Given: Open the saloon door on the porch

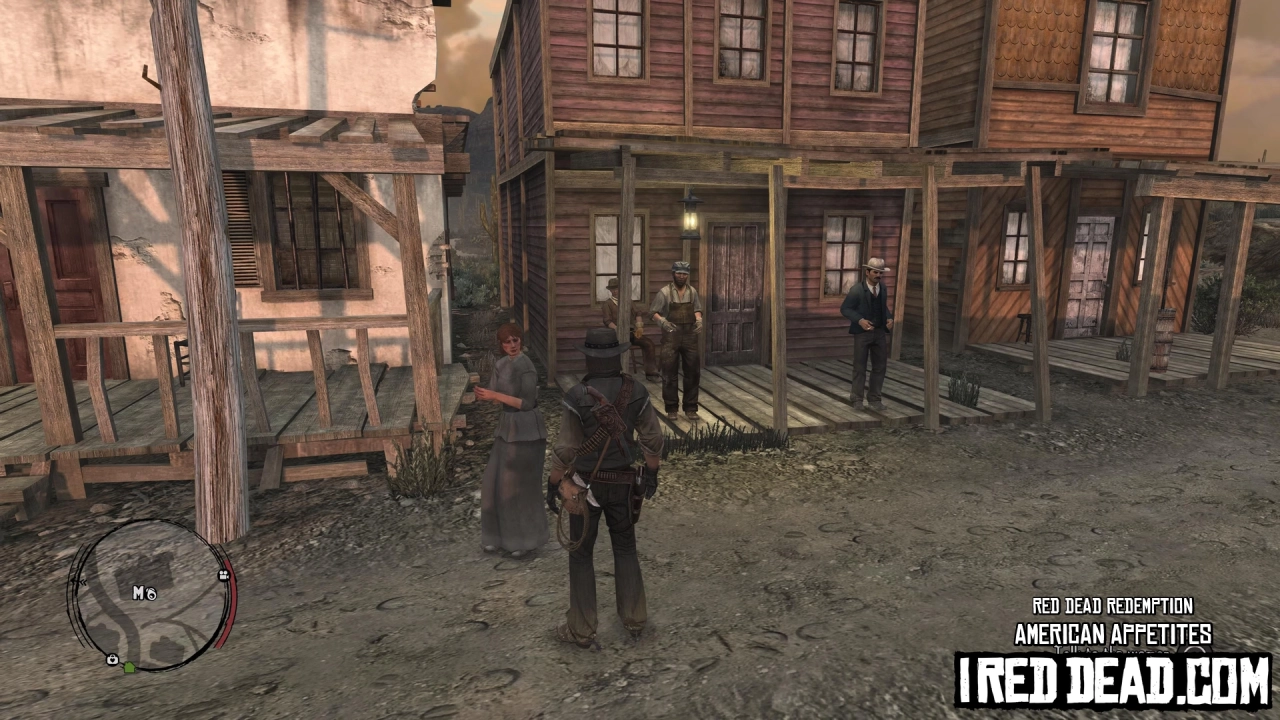Looking at the screenshot, I should tap(736, 300).
